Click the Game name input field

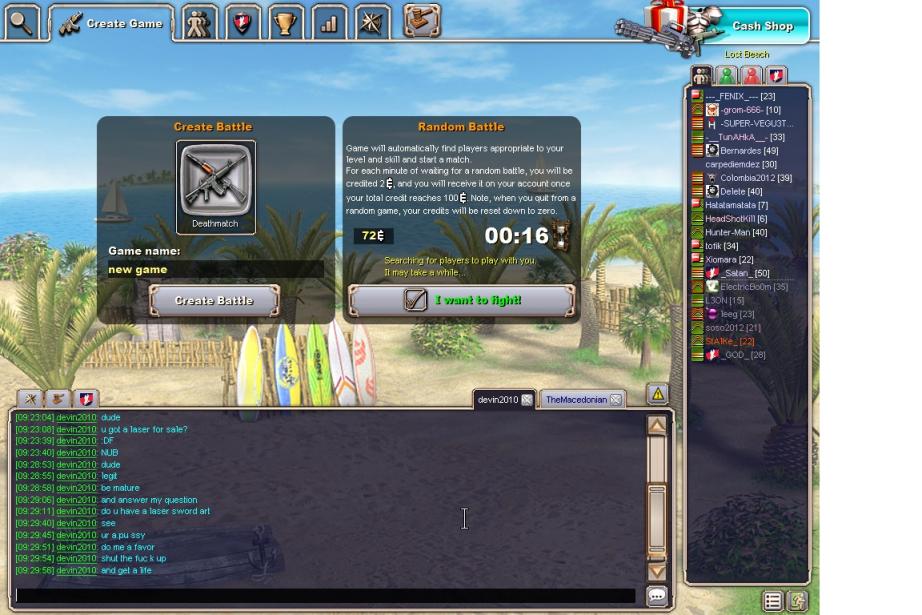coord(215,270)
